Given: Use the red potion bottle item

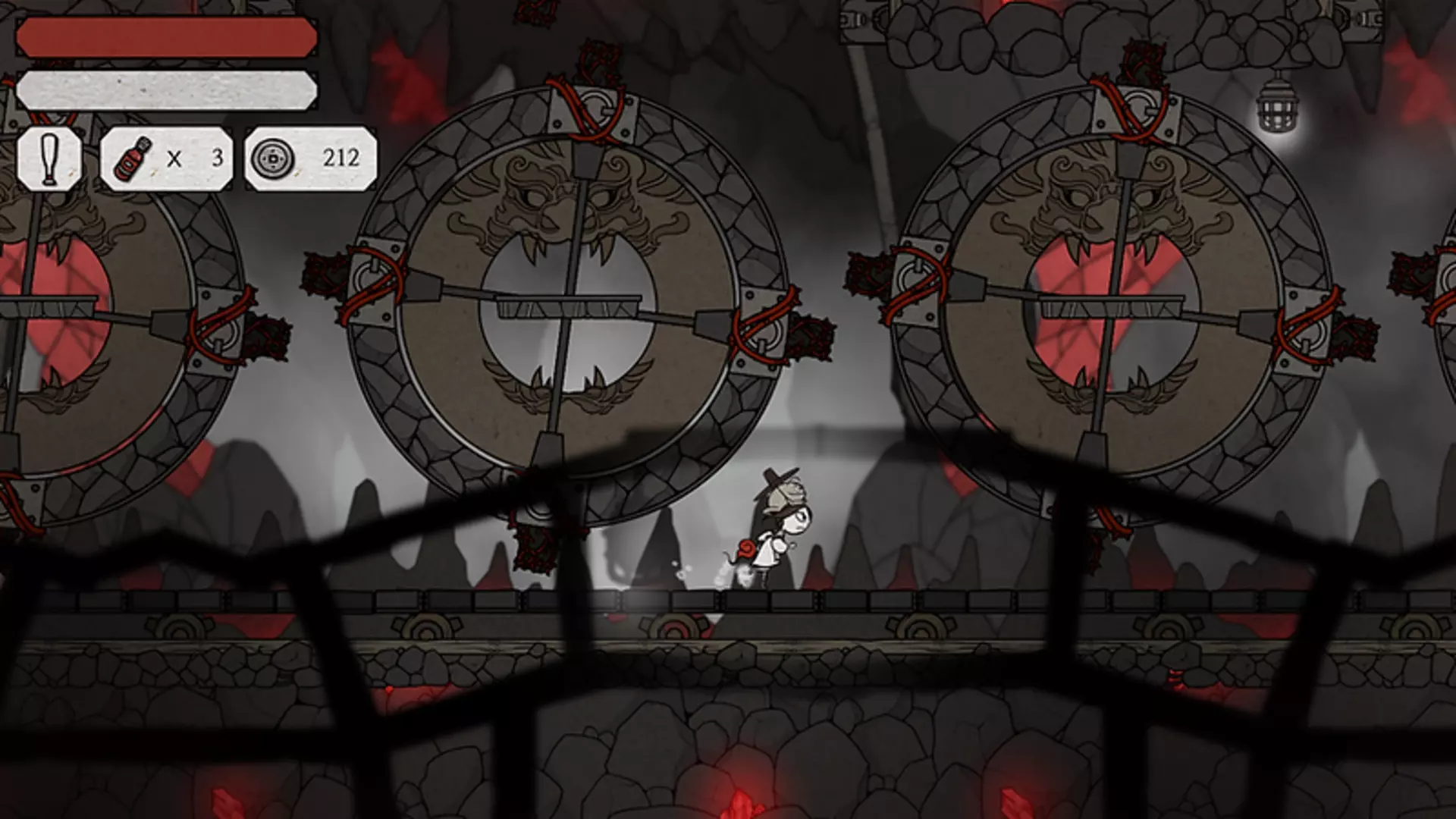Looking at the screenshot, I should pos(133,158).
